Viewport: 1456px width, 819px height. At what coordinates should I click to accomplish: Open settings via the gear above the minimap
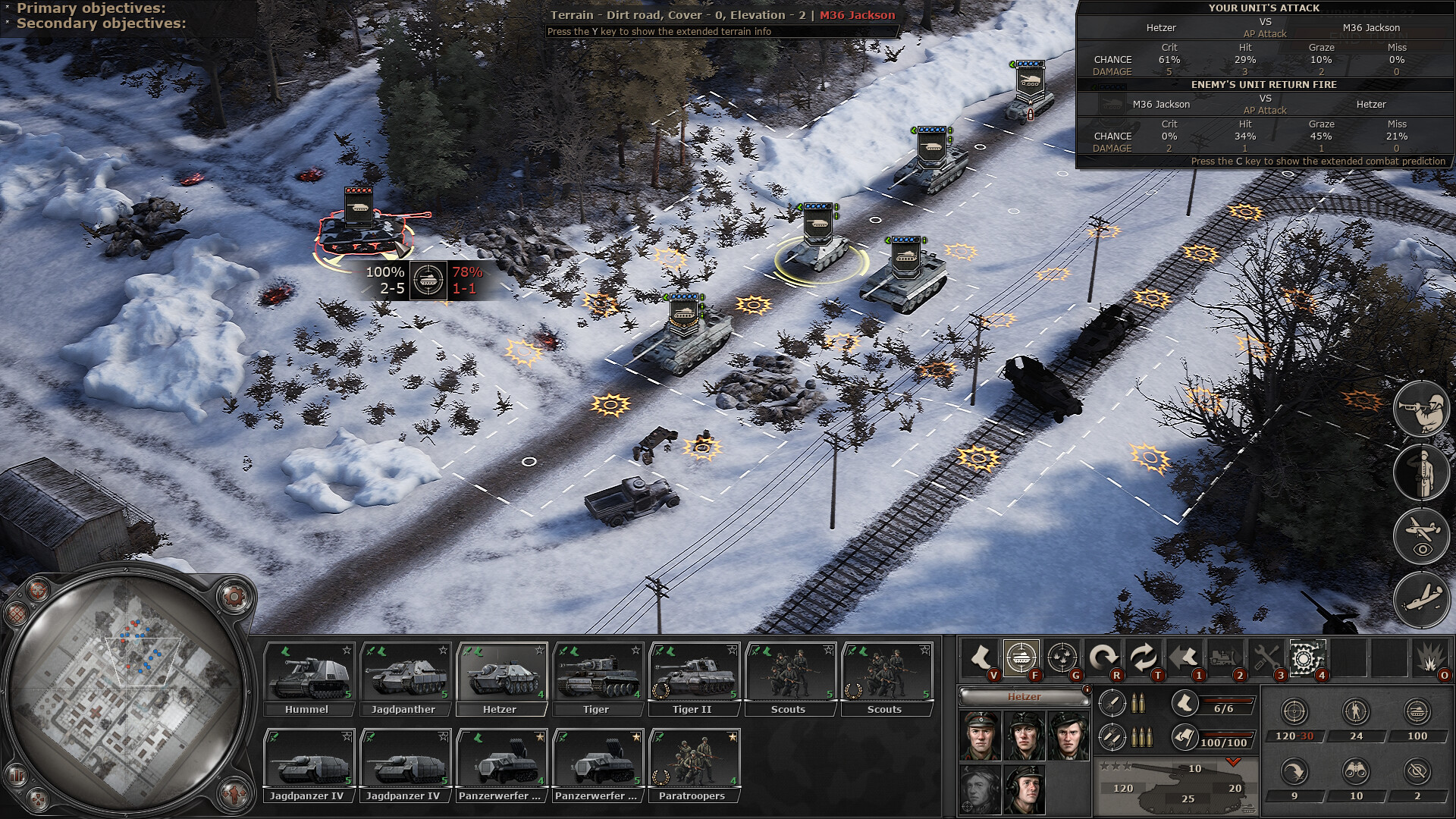coord(234,596)
